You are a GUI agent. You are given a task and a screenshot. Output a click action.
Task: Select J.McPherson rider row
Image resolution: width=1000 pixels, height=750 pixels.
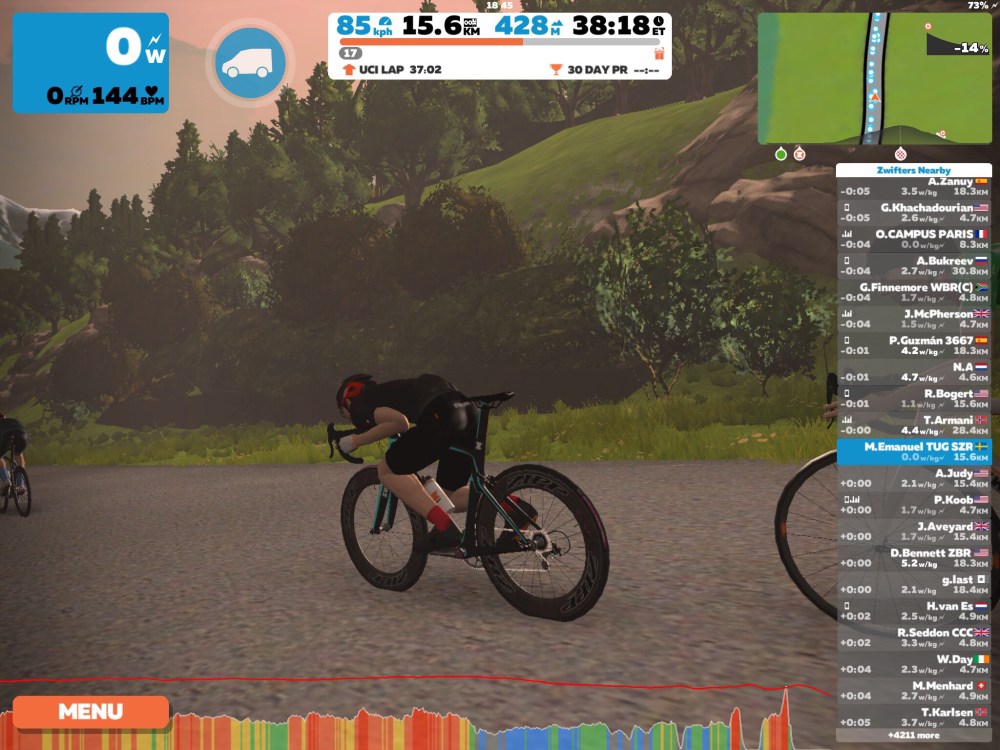(x=914, y=318)
